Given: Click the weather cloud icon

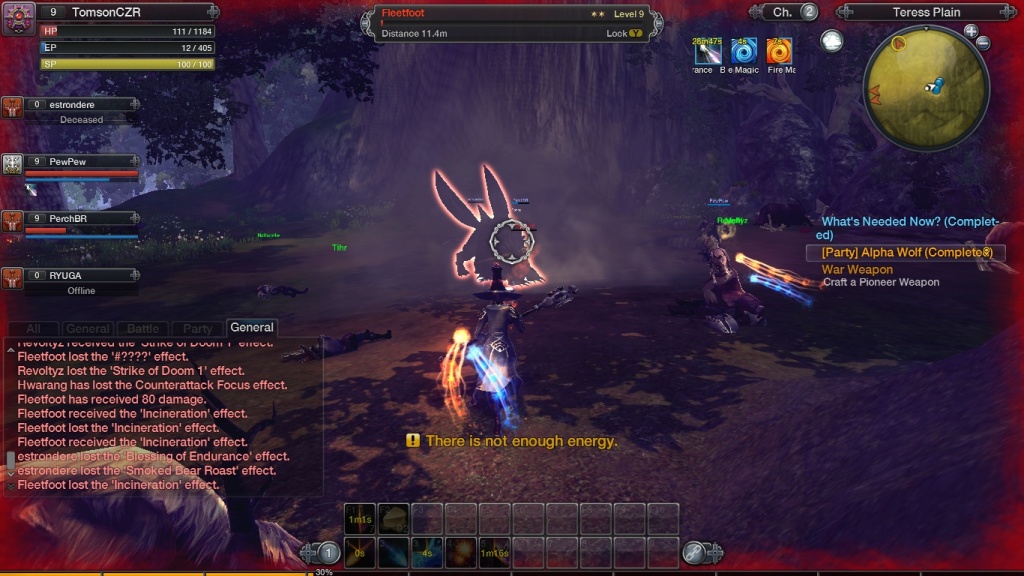Looking at the screenshot, I should click(x=831, y=41).
